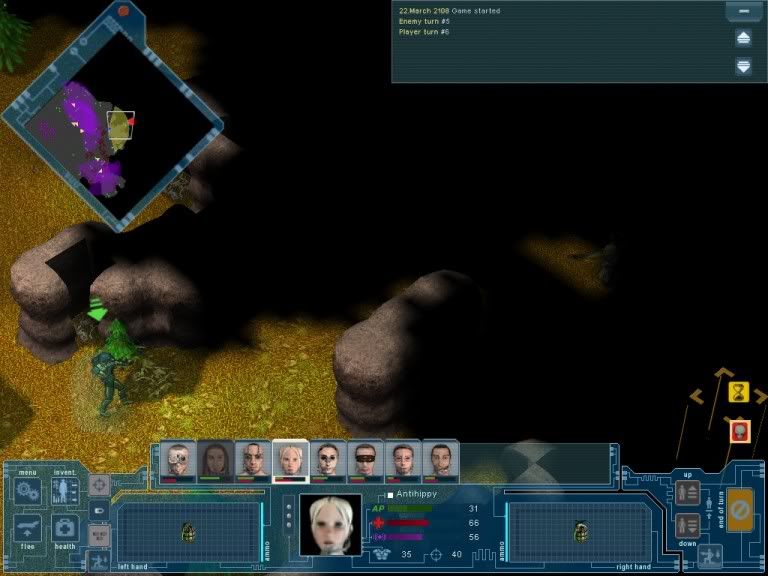Select the grenade in the right hand slot
The image size is (768, 576).
point(580,531)
